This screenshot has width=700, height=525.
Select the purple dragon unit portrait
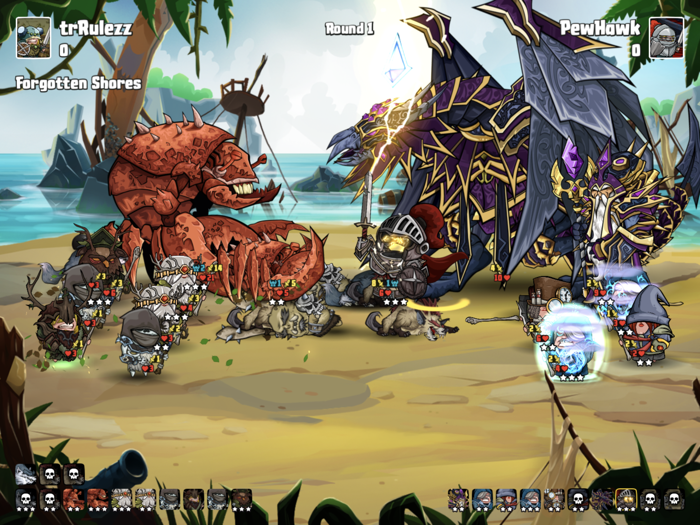602,497
